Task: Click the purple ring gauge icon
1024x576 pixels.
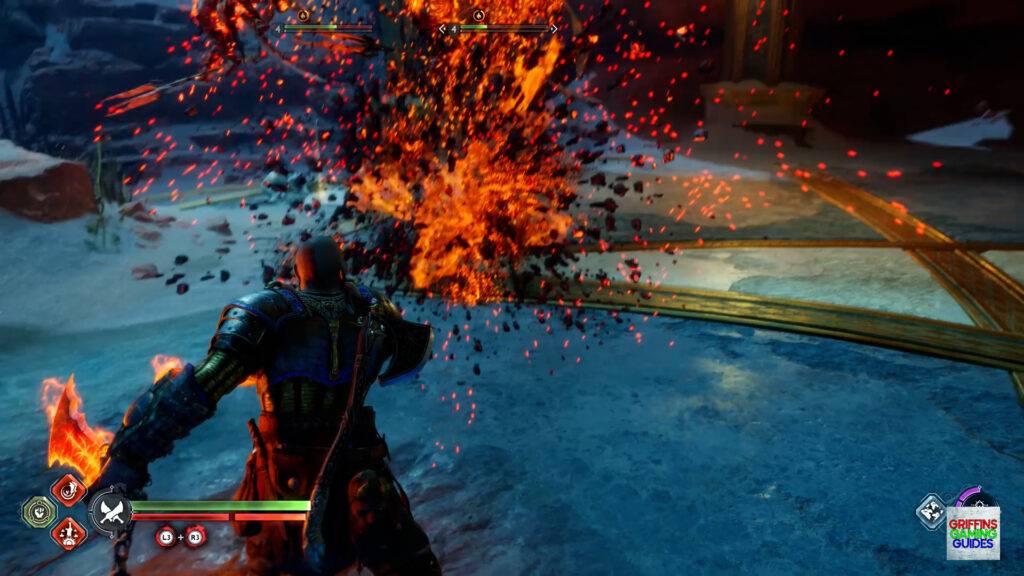Action: [x=971, y=500]
